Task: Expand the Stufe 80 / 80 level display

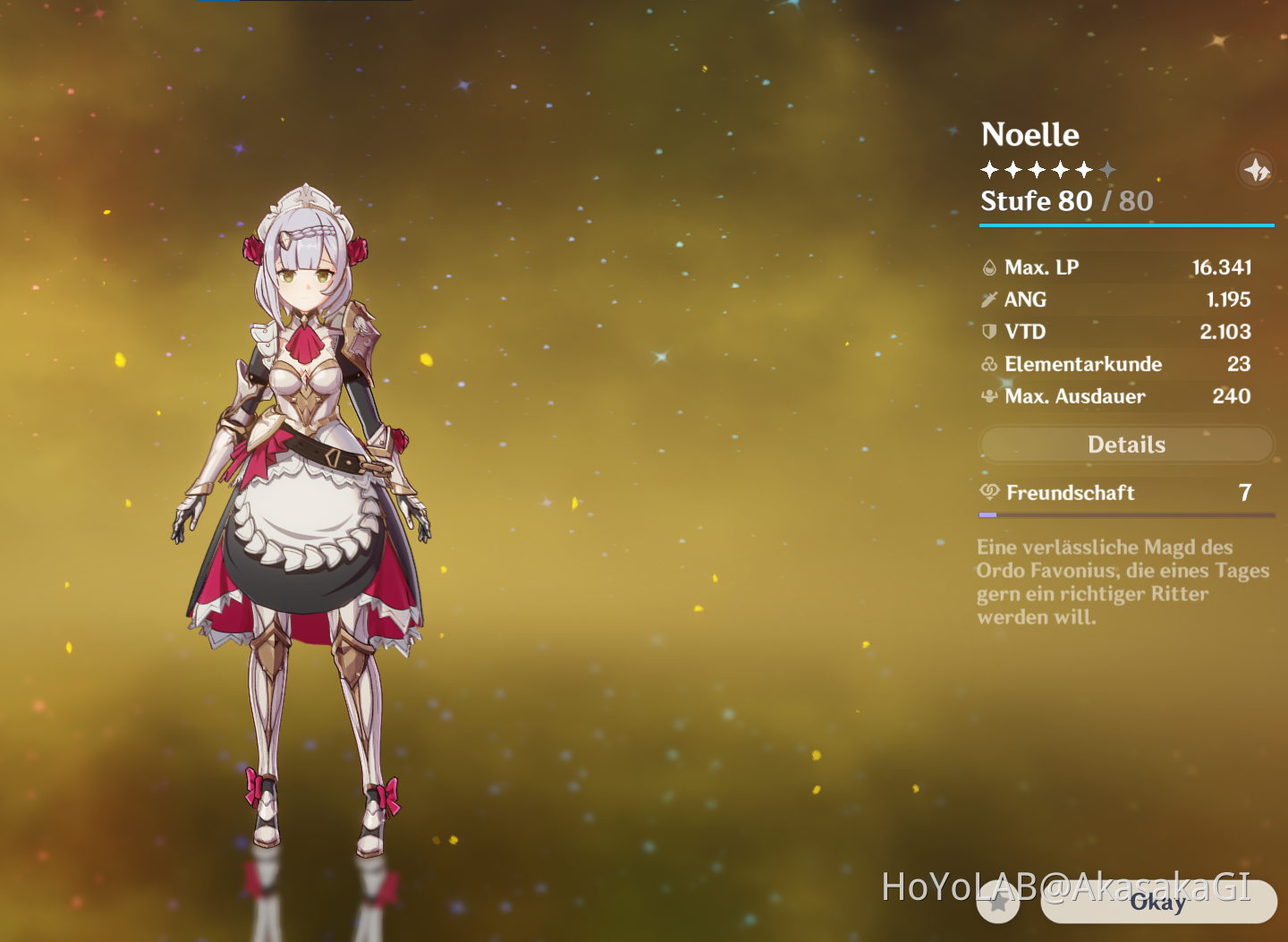Action: click(1066, 201)
